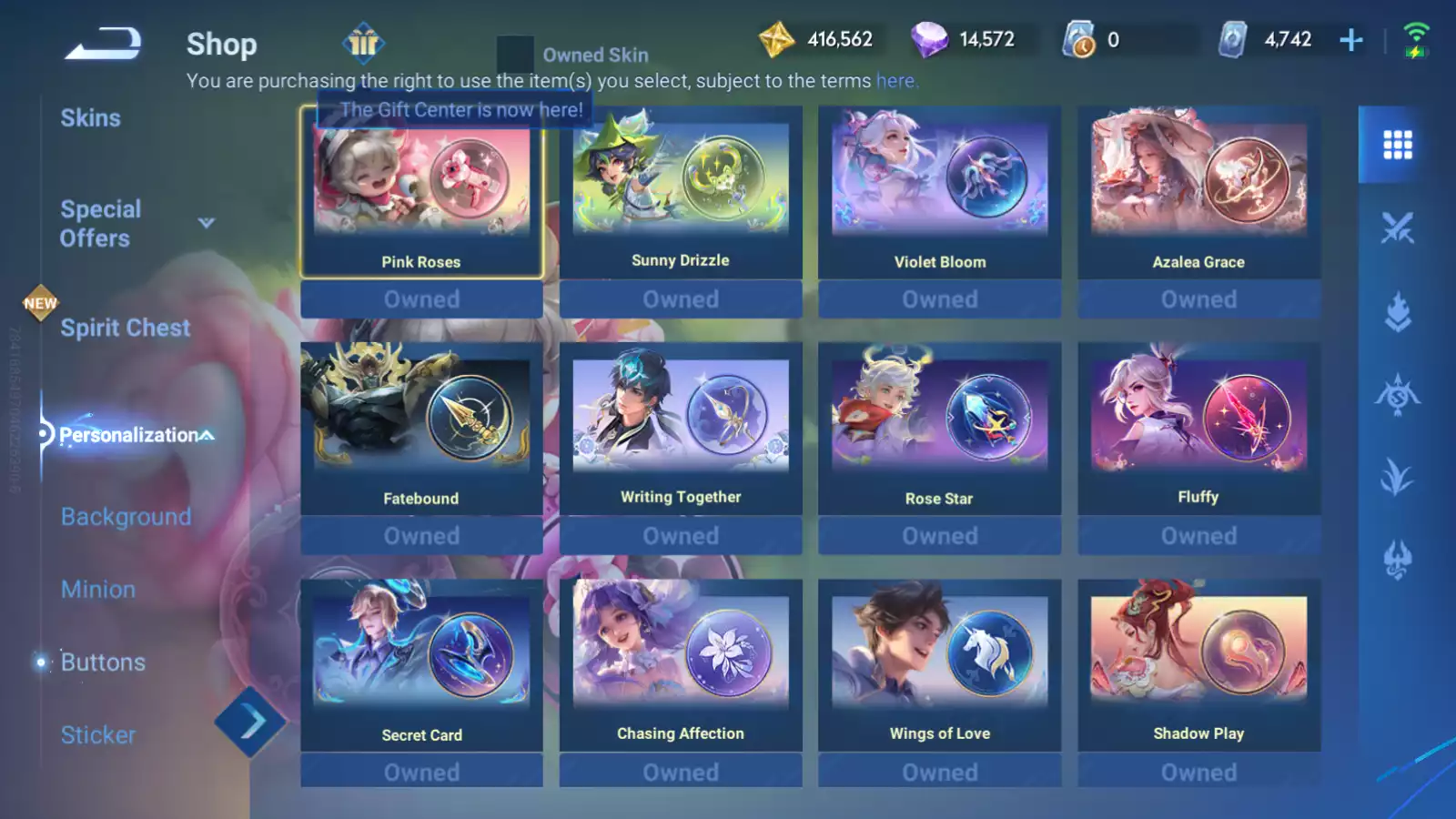Select the Background subcategory
This screenshot has width=1456, height=819.
tap(126, 517)
